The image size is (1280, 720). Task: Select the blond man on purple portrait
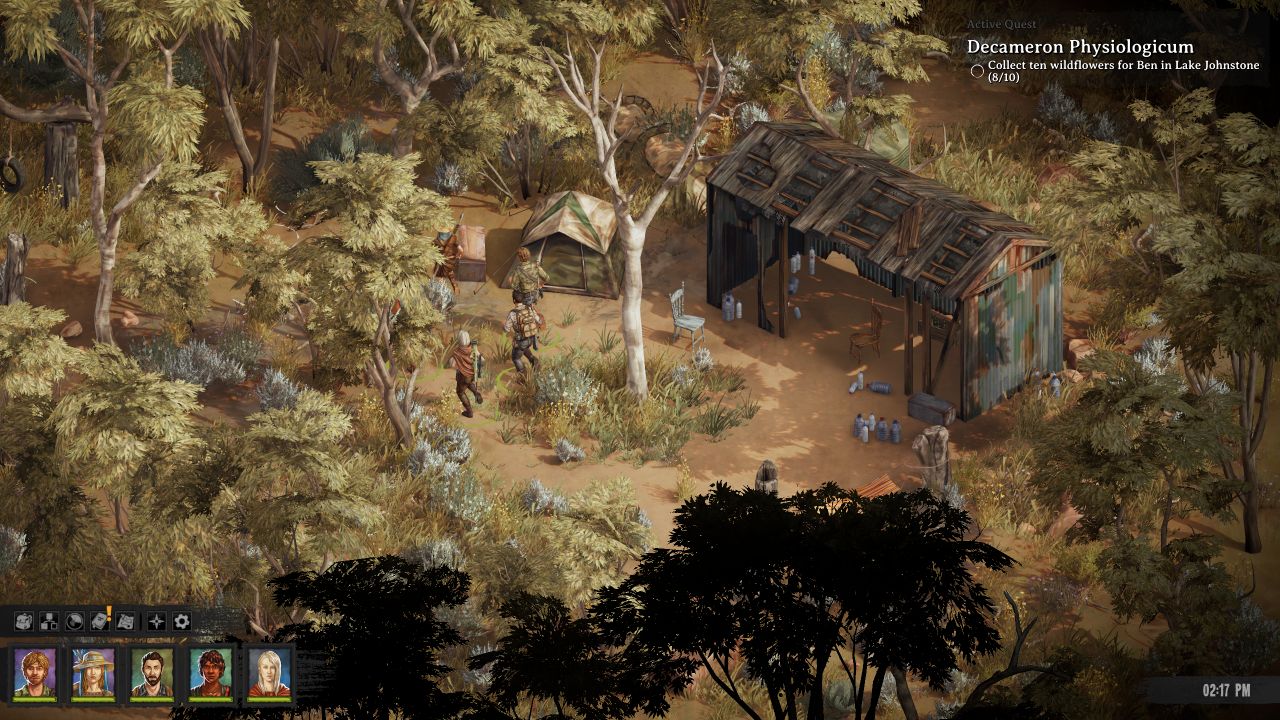click(34, 673)
